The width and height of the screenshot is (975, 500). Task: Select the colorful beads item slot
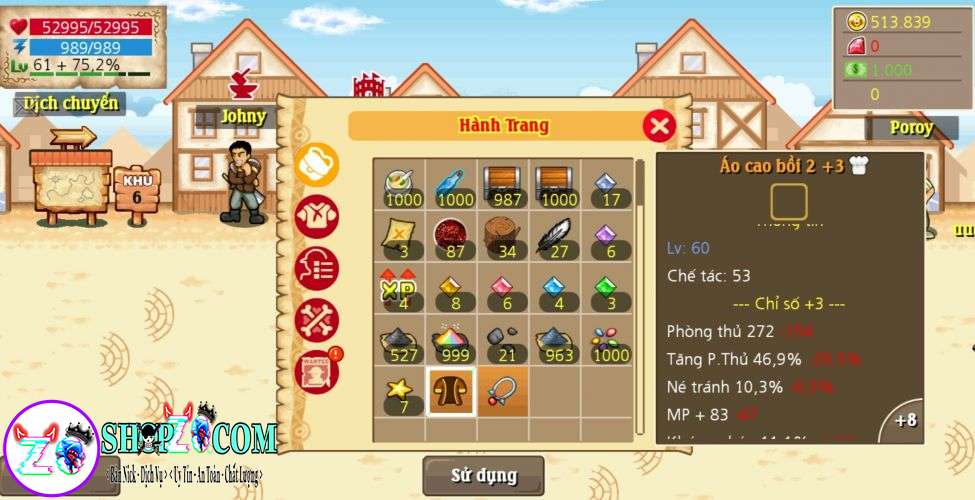tap(607, 340)
